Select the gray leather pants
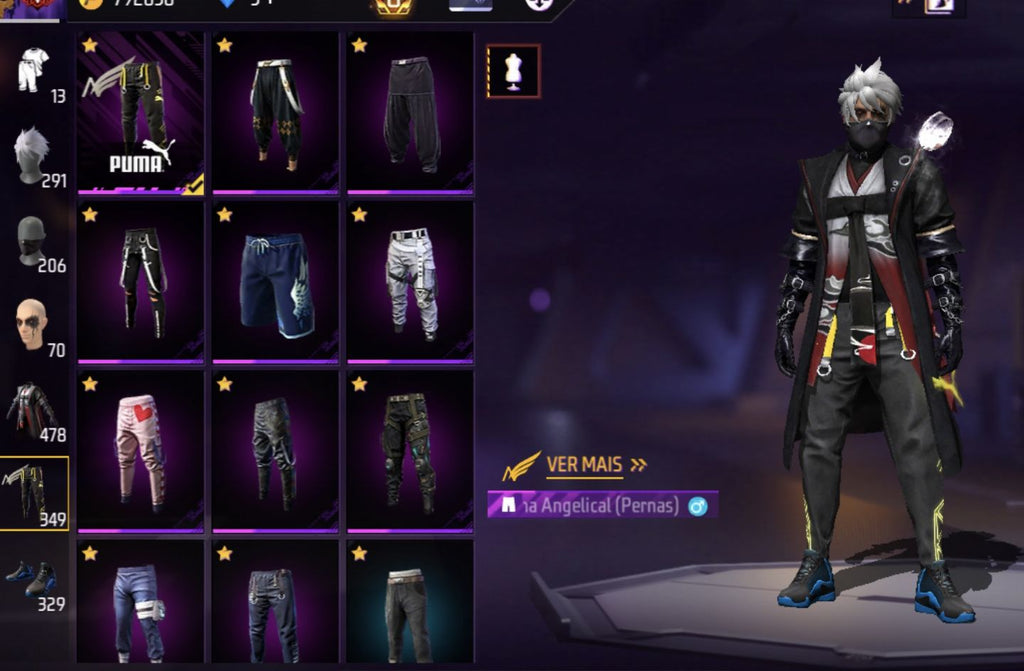The height and width of the screenshot is (671, 1024). [x=275, y=451]
